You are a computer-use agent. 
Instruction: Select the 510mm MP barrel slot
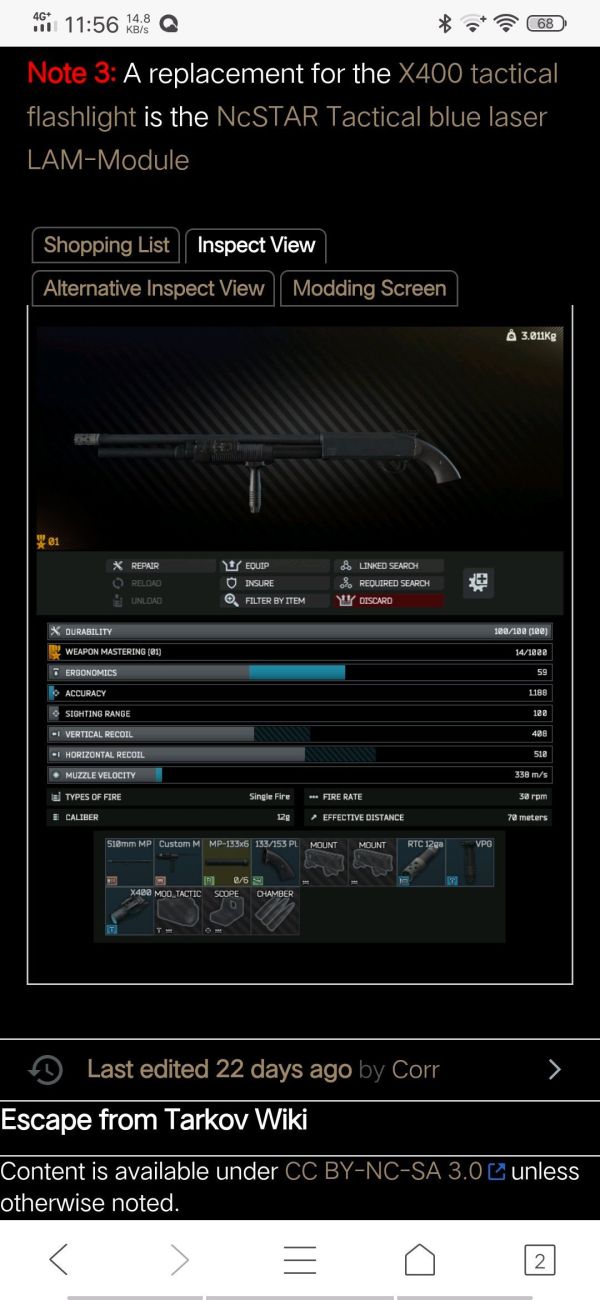click(x=129, y=863)
